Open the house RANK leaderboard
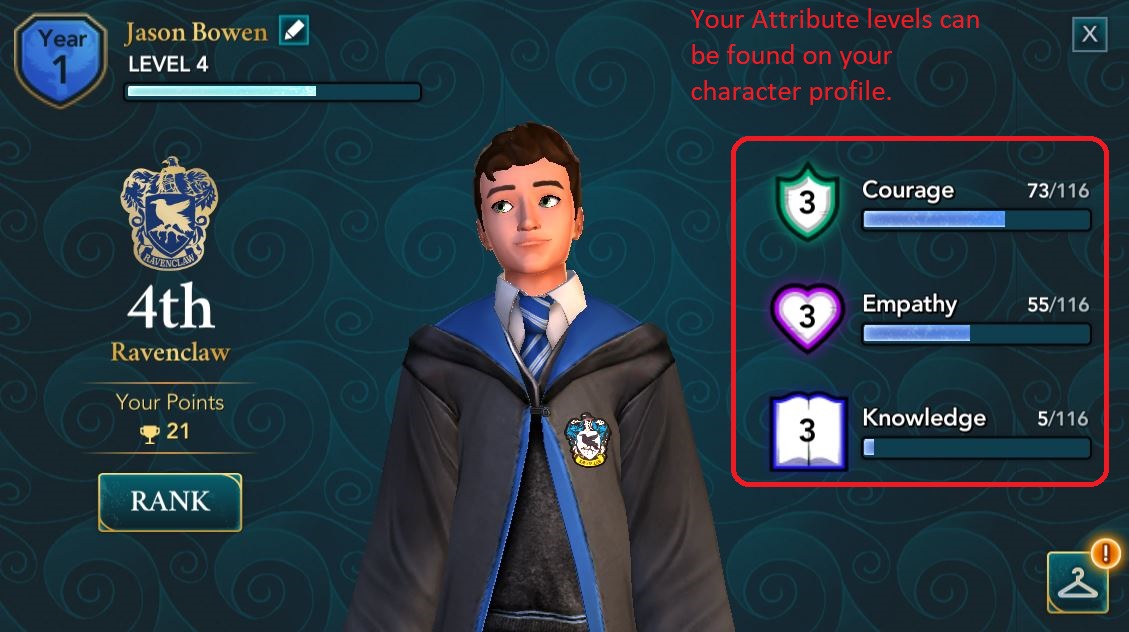This screenshot has height=632, width=1129. (170, 501)
